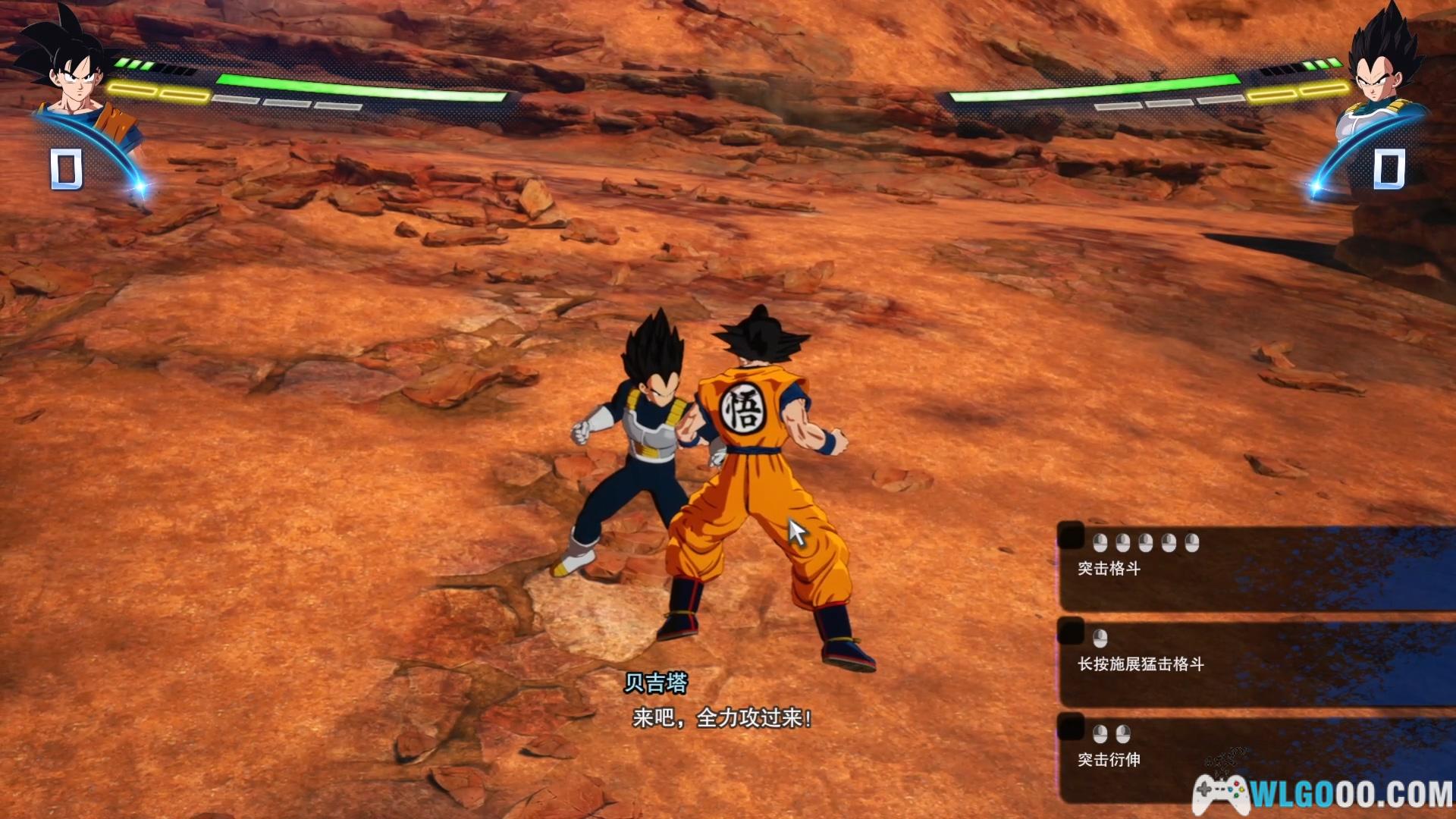
Task: Open the WLGOOO.COM watermark link
Action: (x=1323, y=794)
